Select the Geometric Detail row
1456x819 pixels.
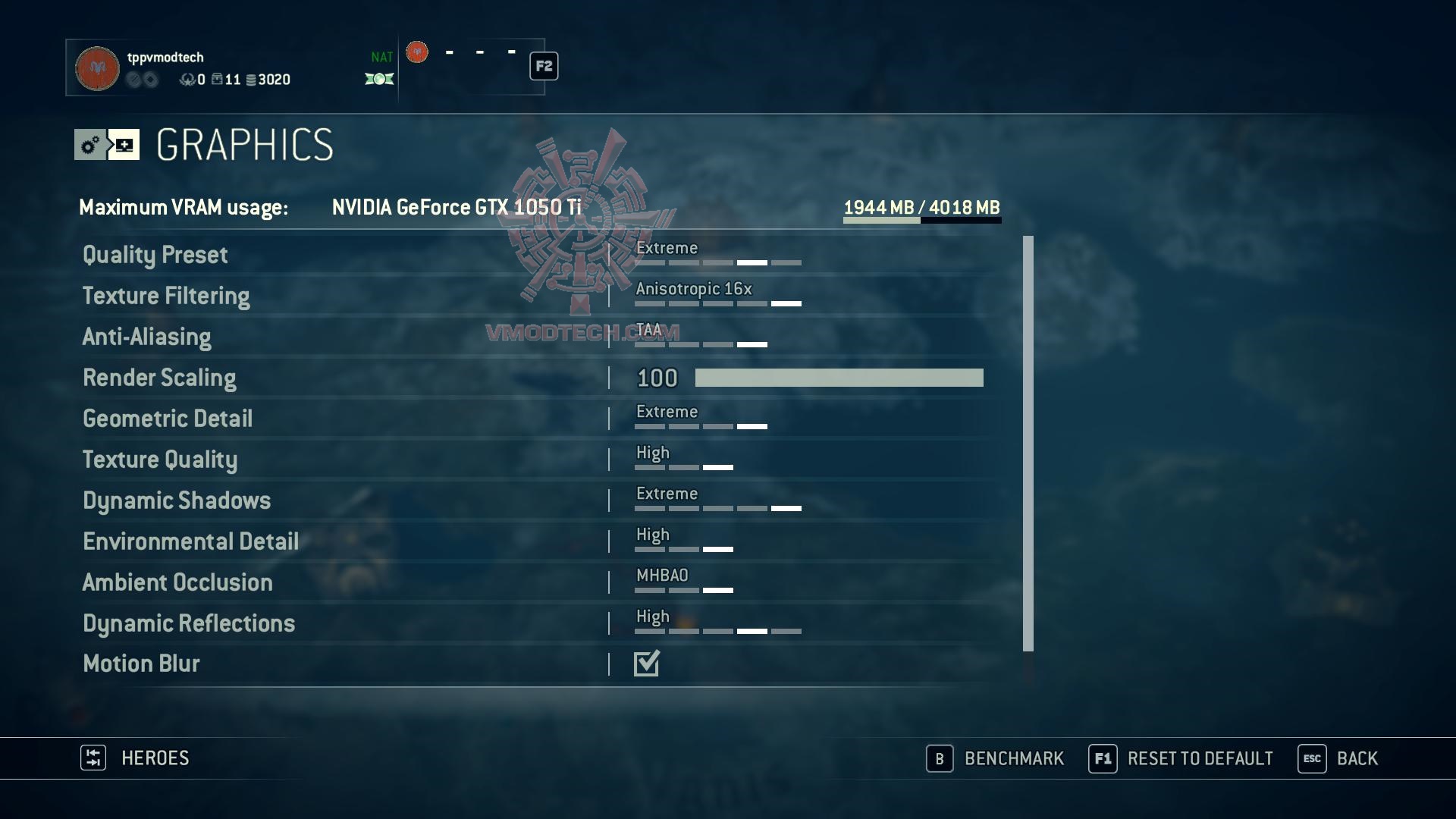[168, 419]
